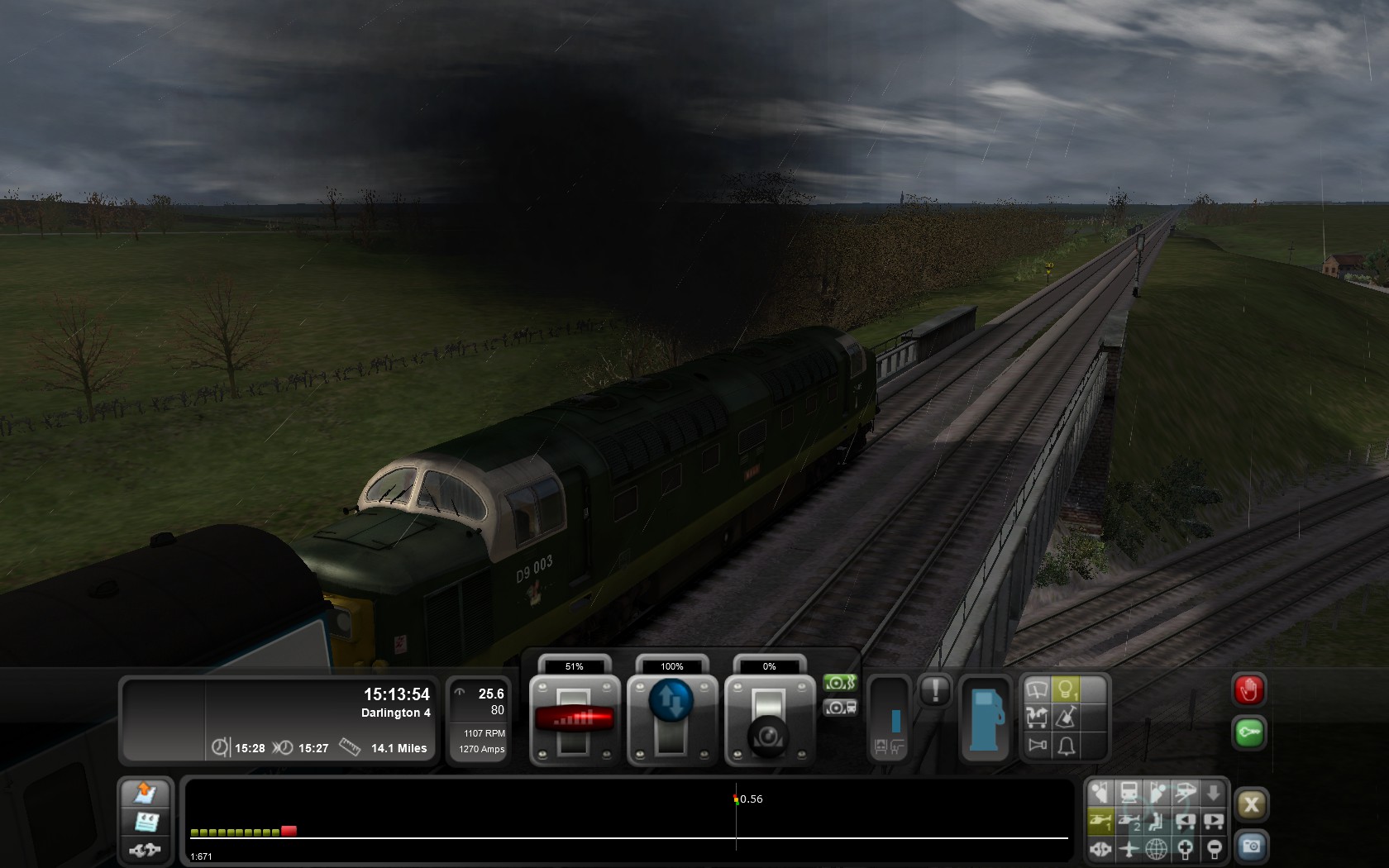
Task: Toggle the windscreen wipers icon
Action: [x=1037, y=689]
